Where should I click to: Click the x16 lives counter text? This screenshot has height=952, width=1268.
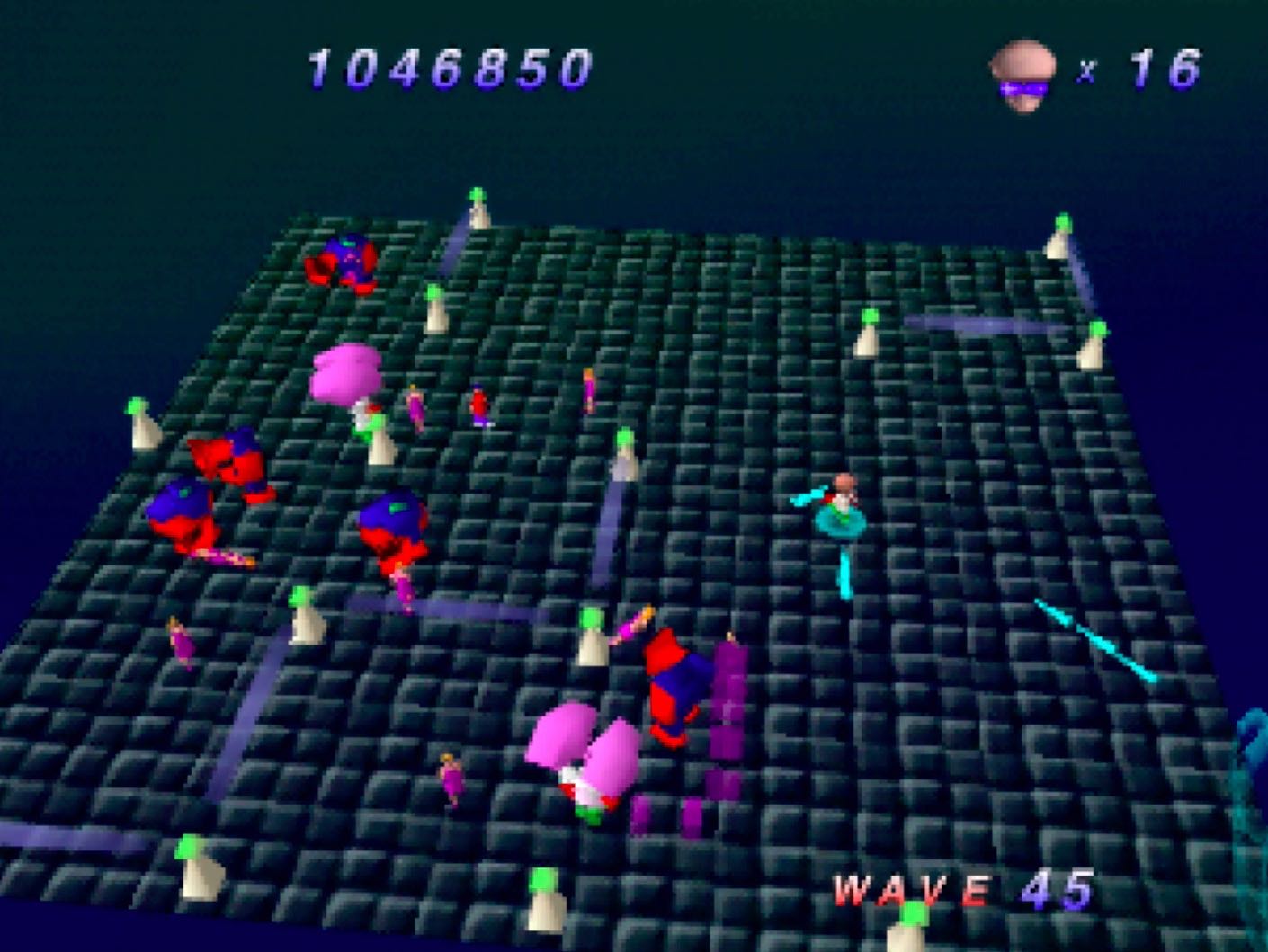pyautogui.click(x=1142, y=72)
